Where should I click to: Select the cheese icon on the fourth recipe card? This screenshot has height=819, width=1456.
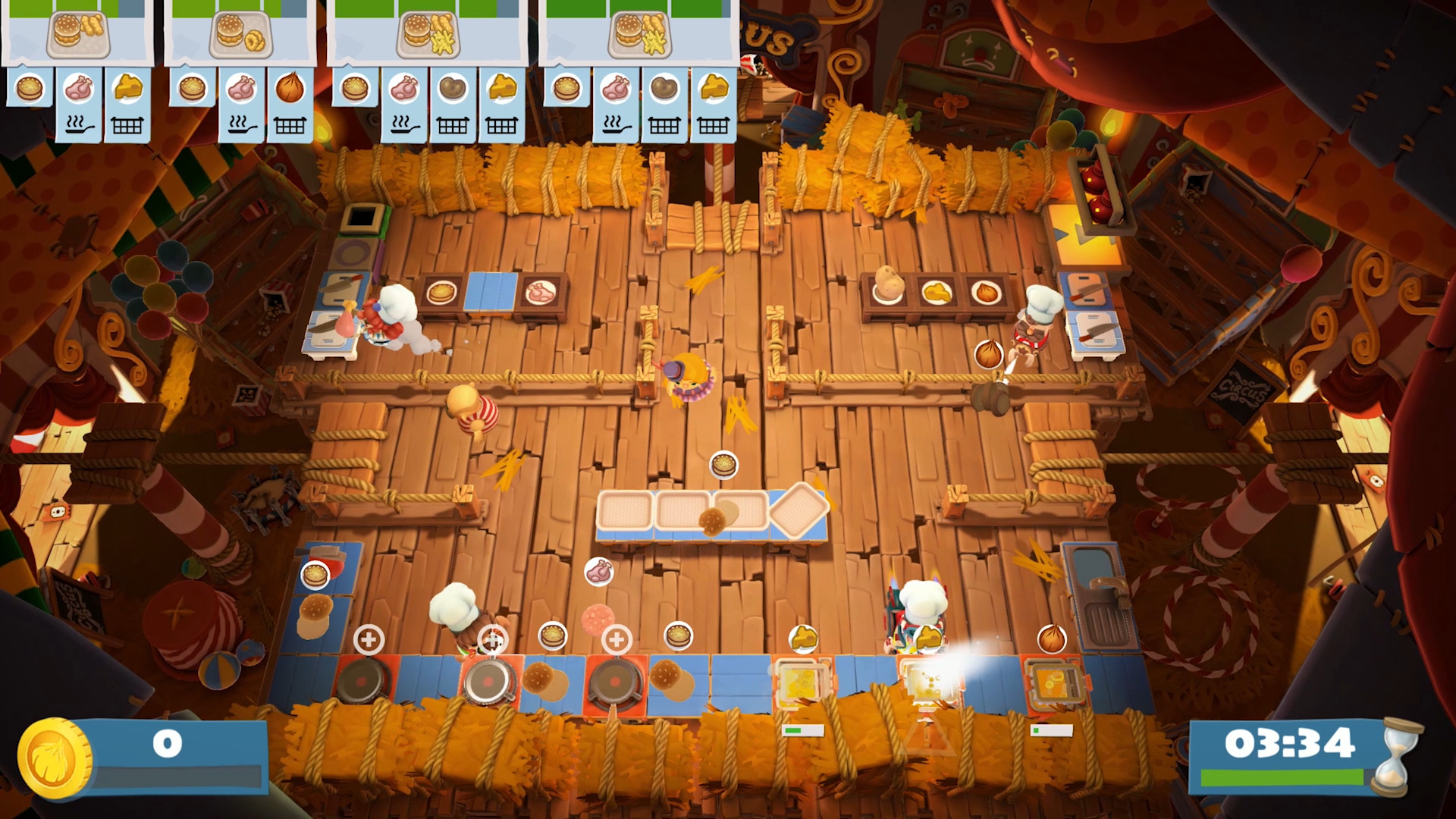coord(714,87)
